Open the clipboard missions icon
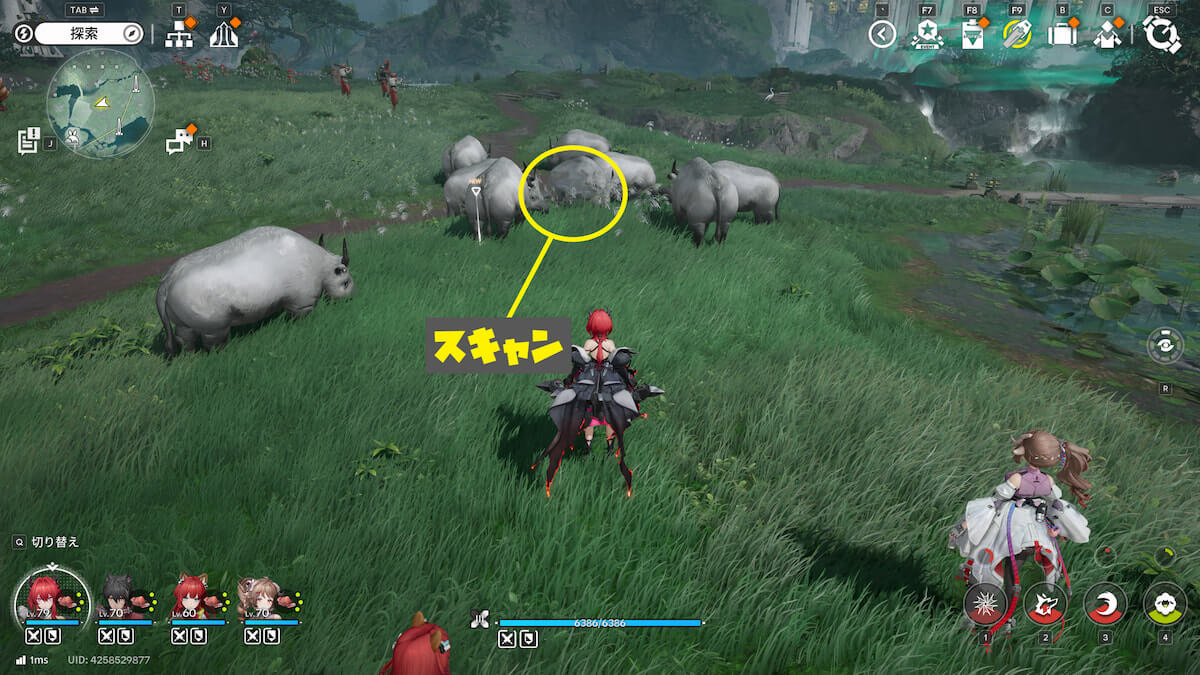This screenshot has height=675, width=1200. (972, 35)
